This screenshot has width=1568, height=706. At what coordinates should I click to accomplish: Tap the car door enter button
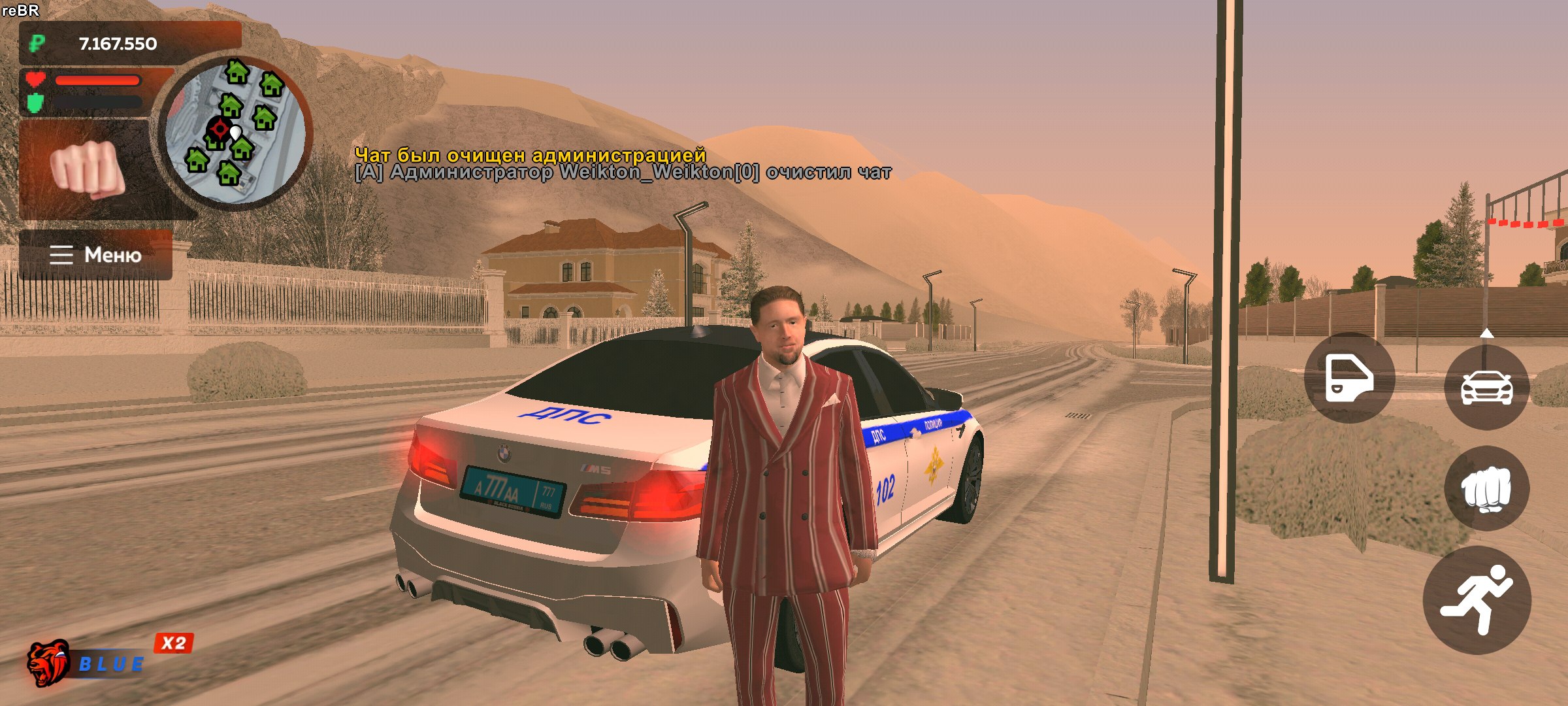(x=1349, y=378)
